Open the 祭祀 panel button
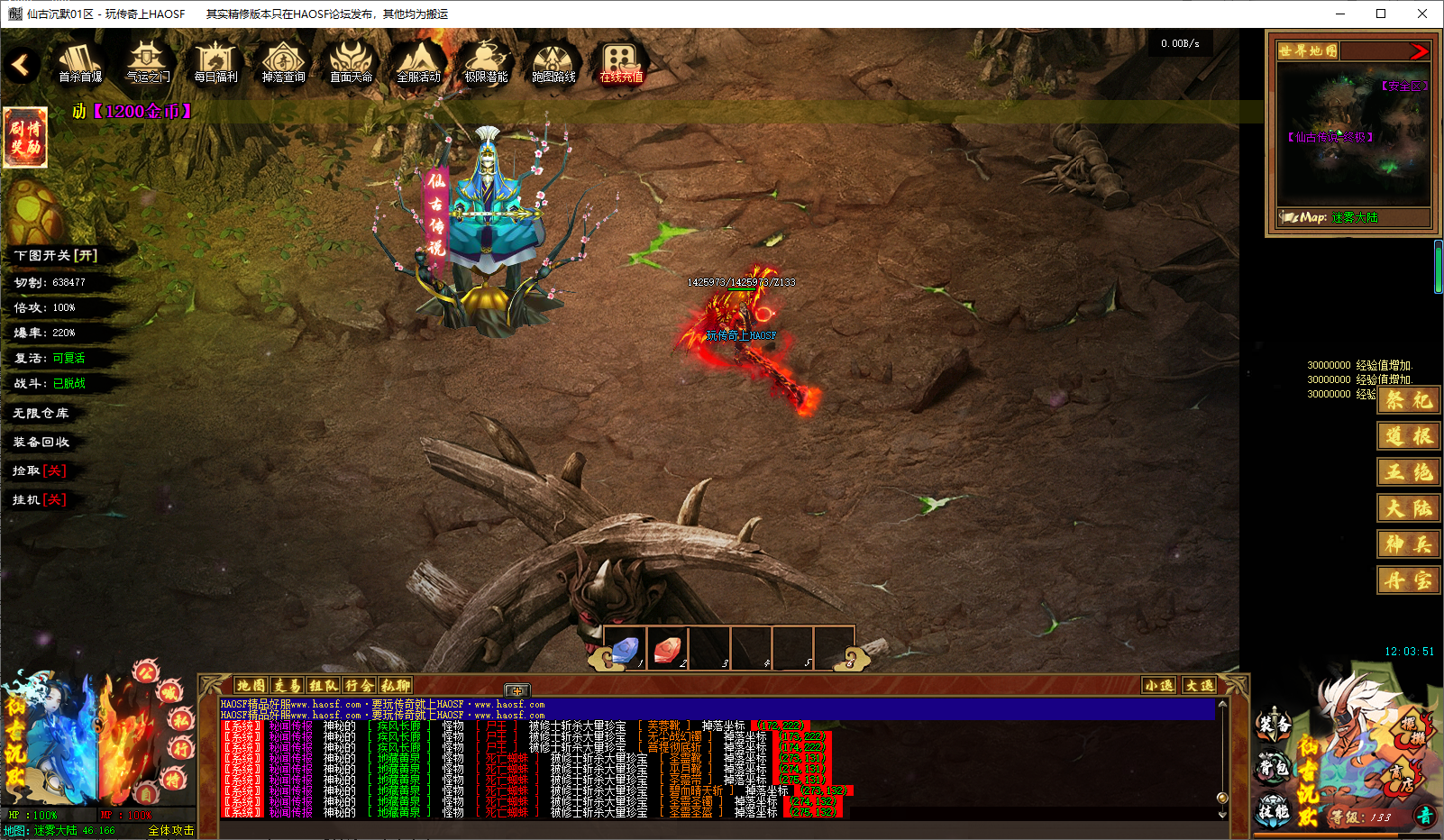Image resolution: width=1444 pixels, height=840 pixels. click(1408, 400)
